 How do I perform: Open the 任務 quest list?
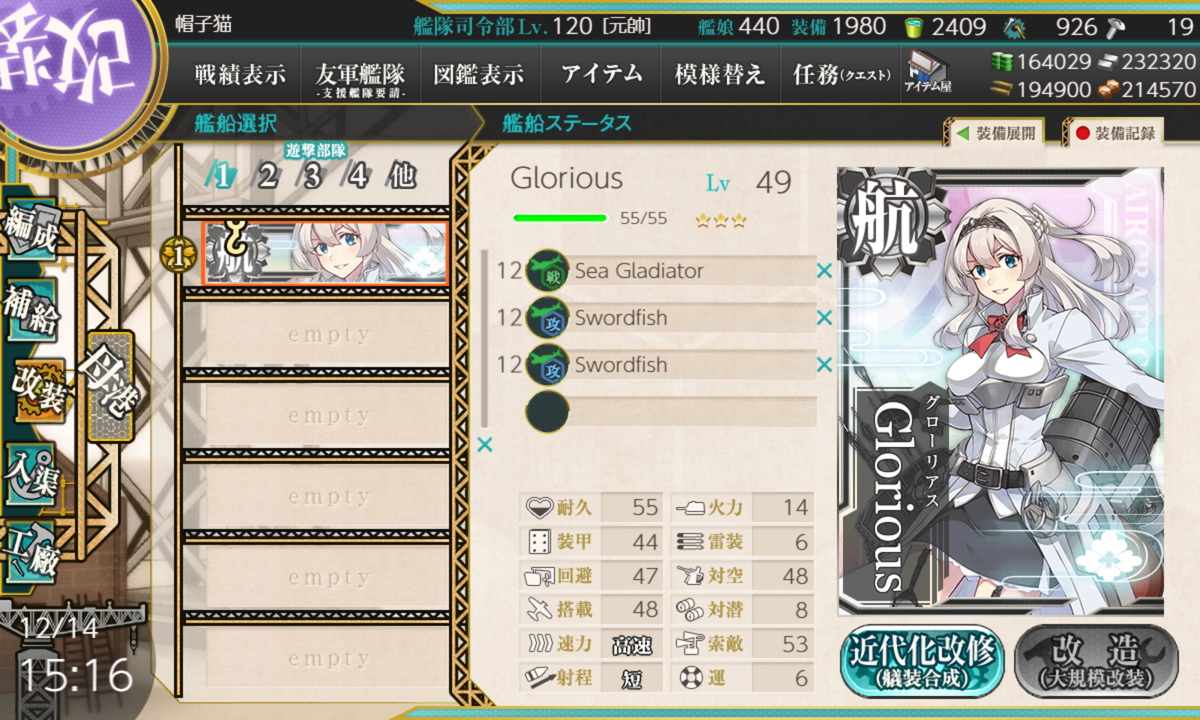(841, 74)
